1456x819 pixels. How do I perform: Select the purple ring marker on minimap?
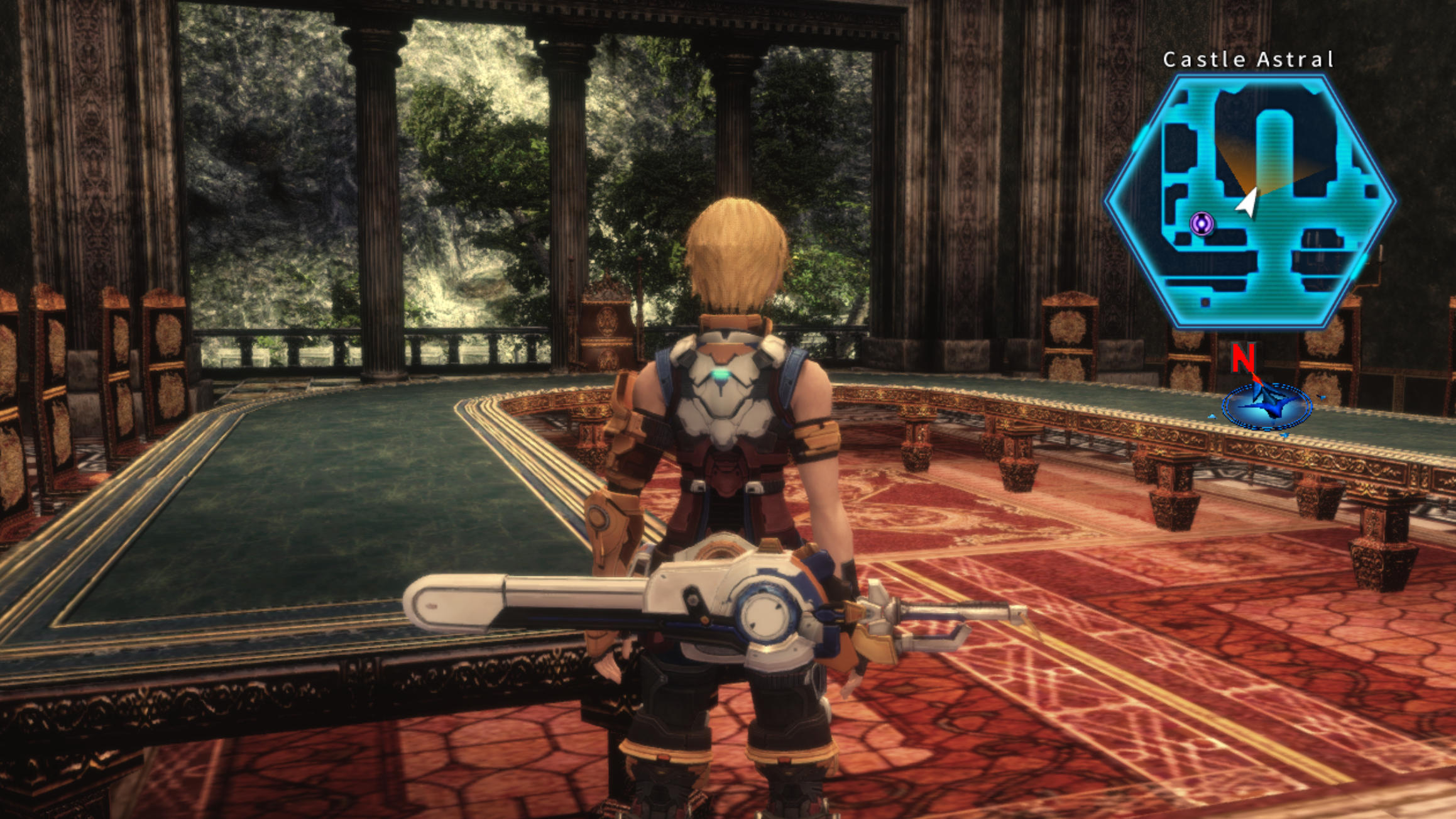point(1201,223)
